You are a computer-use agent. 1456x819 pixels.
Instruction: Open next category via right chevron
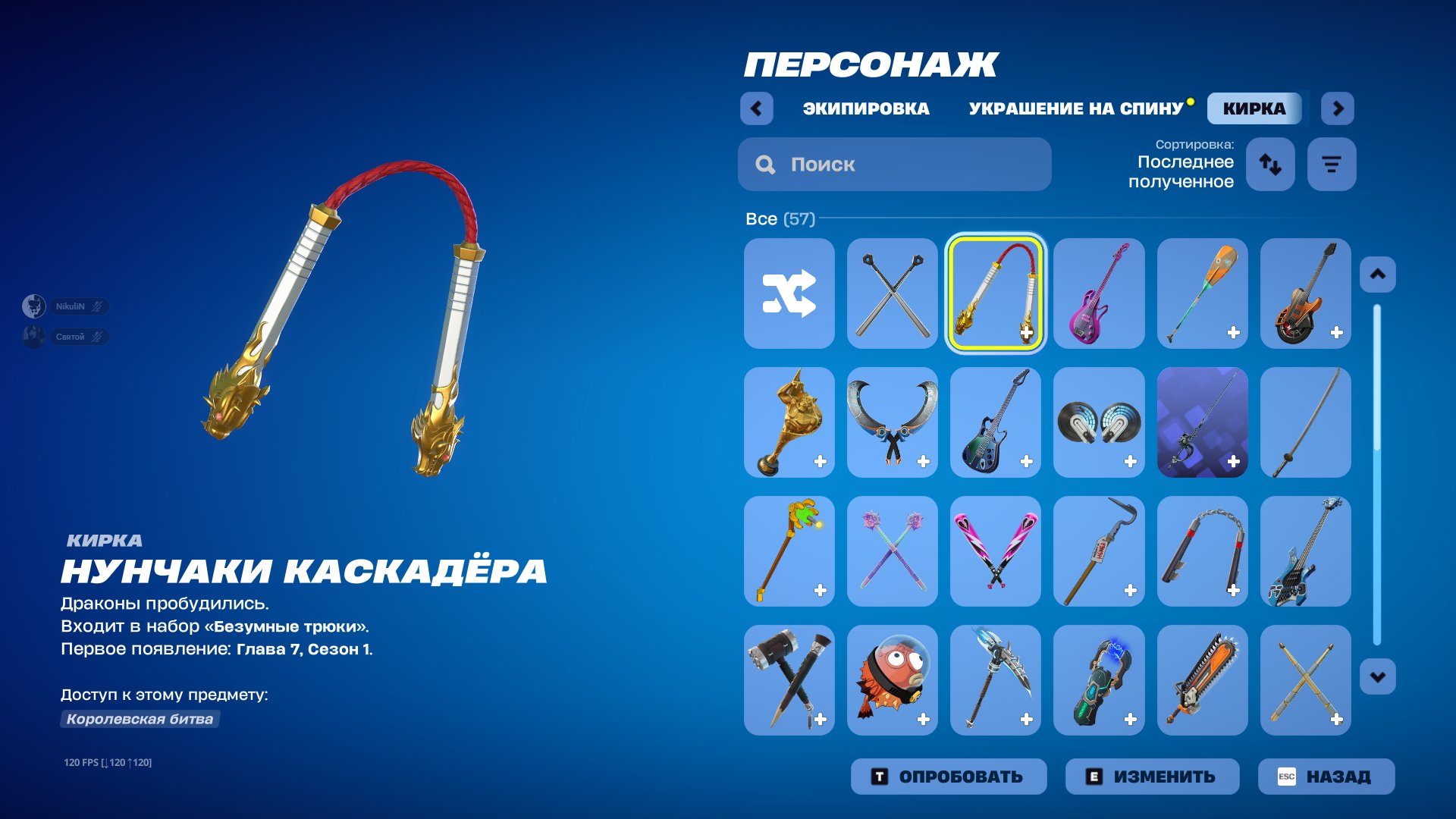(x=1338, y=108)
